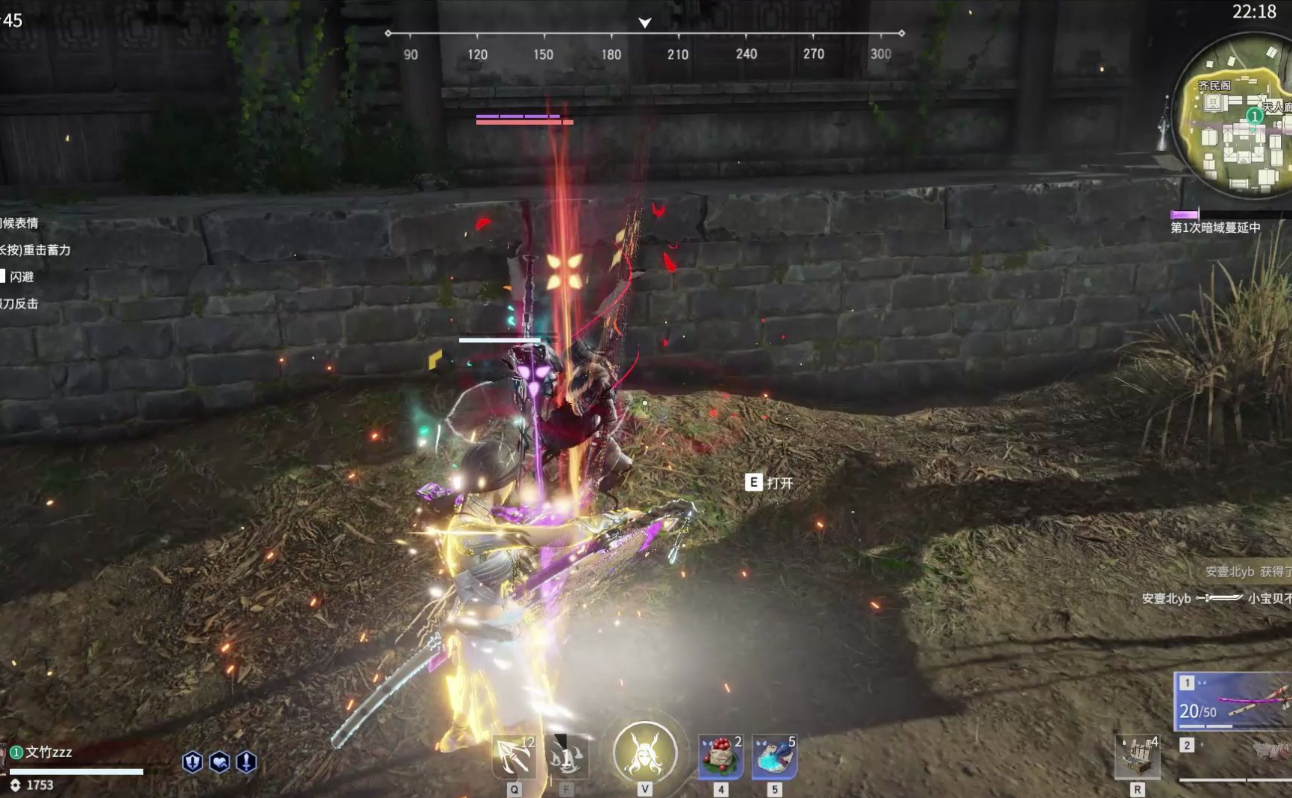Select the repair kit slot

[x=1137, y=757]
